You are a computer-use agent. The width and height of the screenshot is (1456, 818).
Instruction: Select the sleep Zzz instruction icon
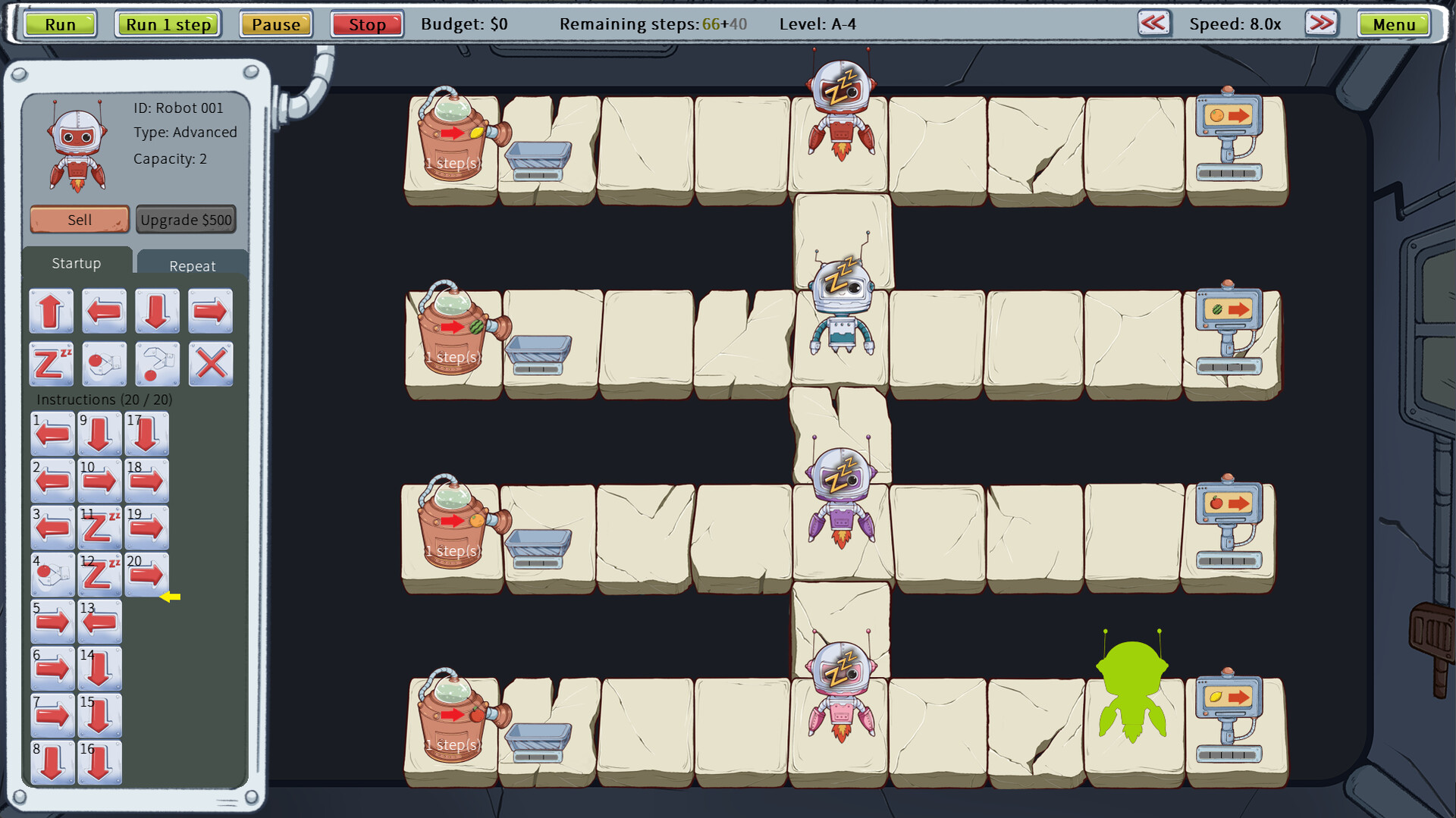(51, 364)
